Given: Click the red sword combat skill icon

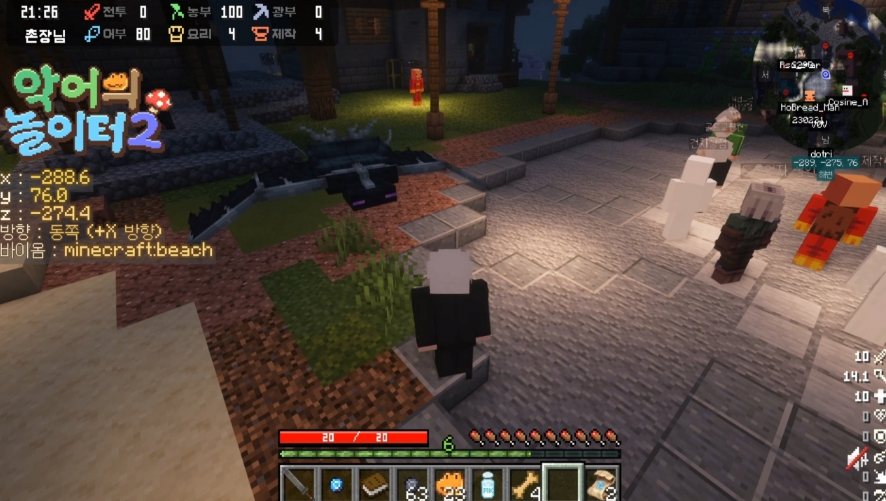Looking at the screenshot, I should point(92,12).
